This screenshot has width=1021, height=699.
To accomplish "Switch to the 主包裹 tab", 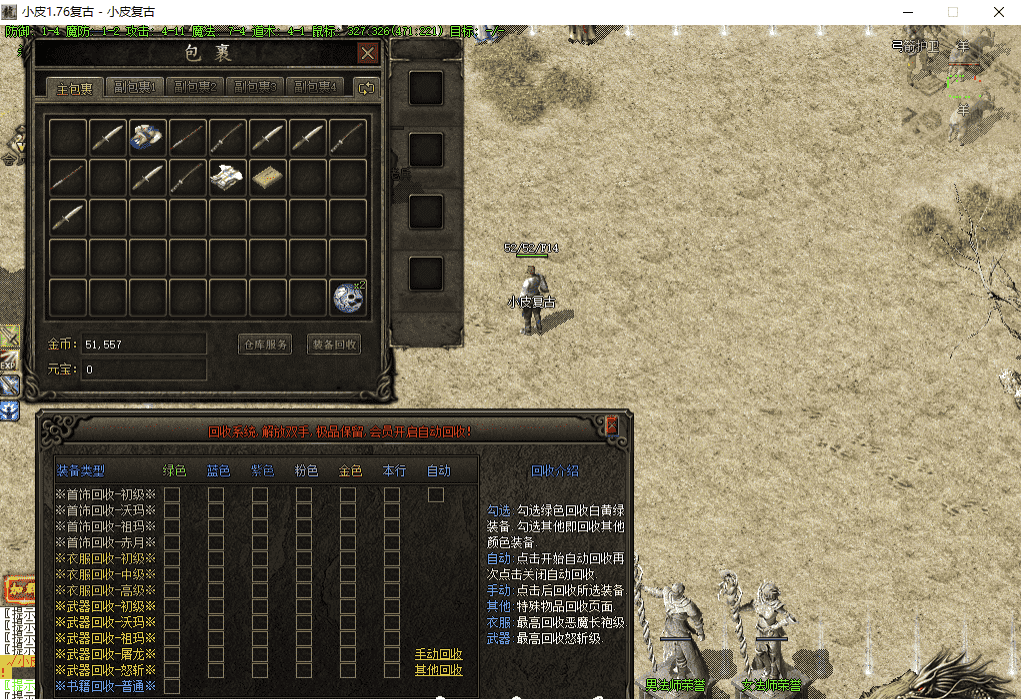I will (x=75, y=88).
